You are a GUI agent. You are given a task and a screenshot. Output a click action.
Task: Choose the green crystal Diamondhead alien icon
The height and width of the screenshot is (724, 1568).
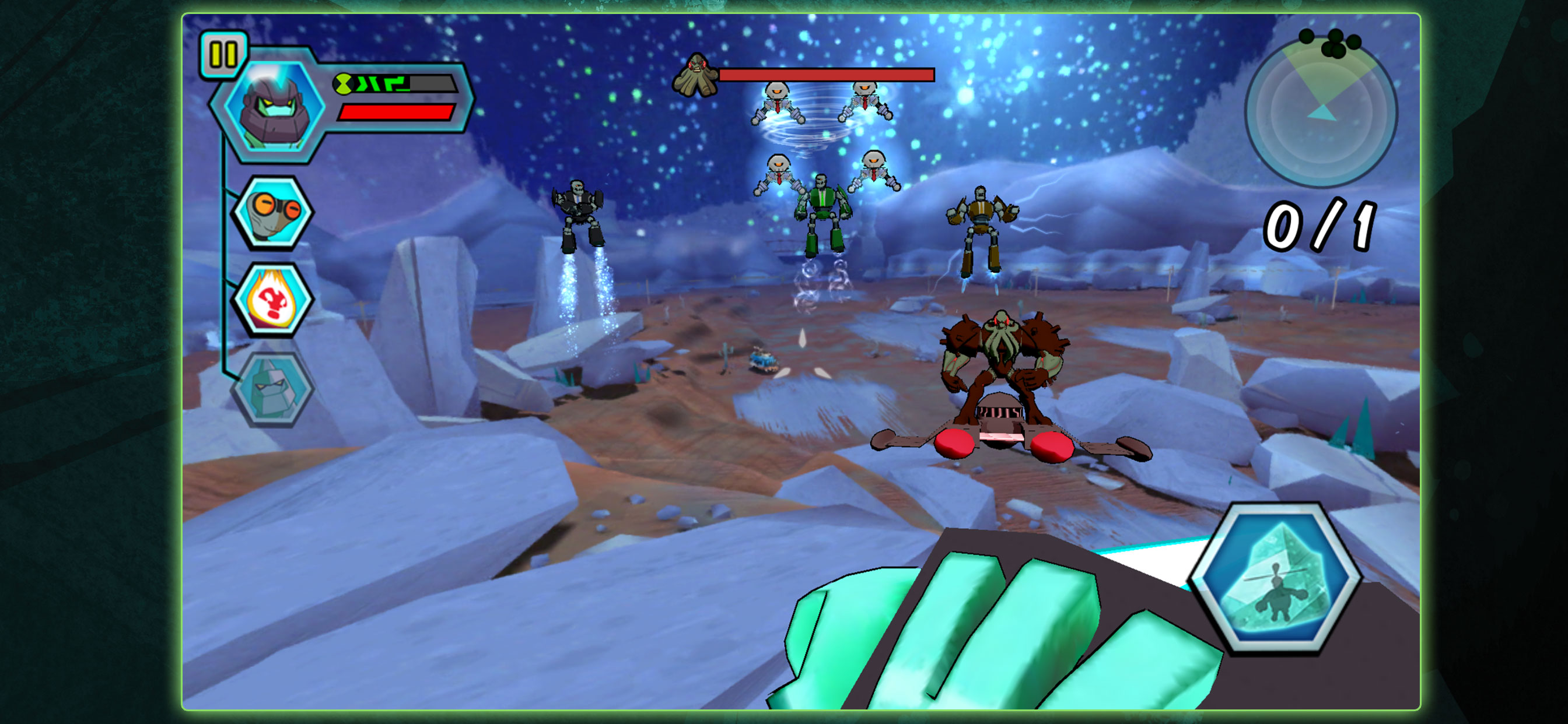coord(274,389)
